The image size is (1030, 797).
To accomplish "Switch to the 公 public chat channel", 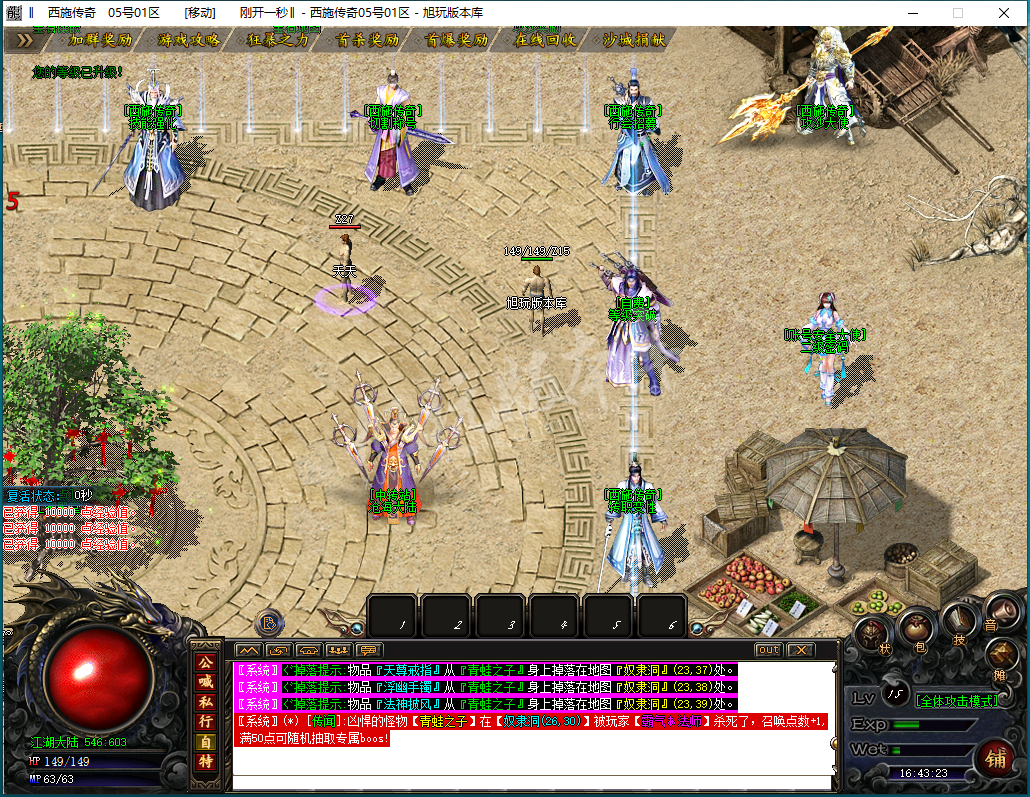I will pos(205,662).
